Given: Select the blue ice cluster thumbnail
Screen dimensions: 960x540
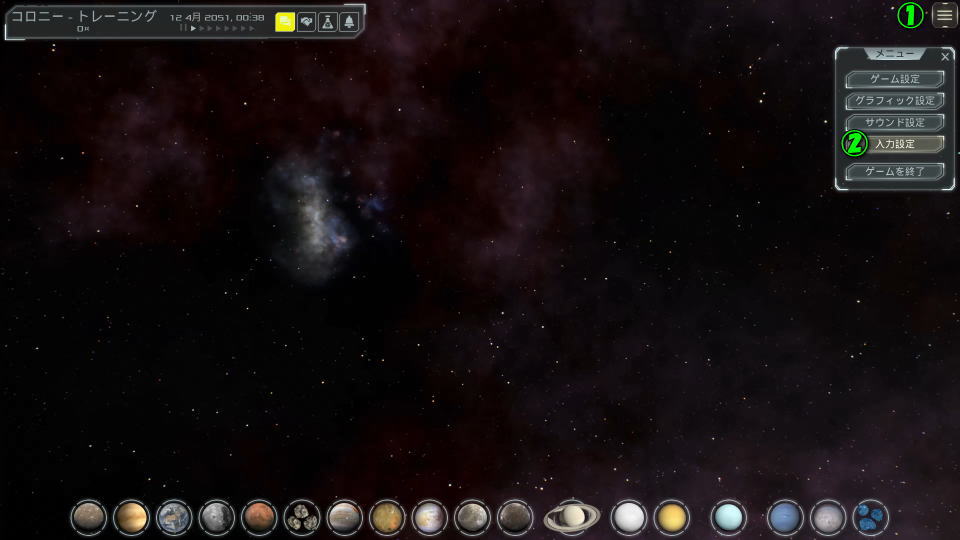Looking at the screenshot, I should coord(871,517).
